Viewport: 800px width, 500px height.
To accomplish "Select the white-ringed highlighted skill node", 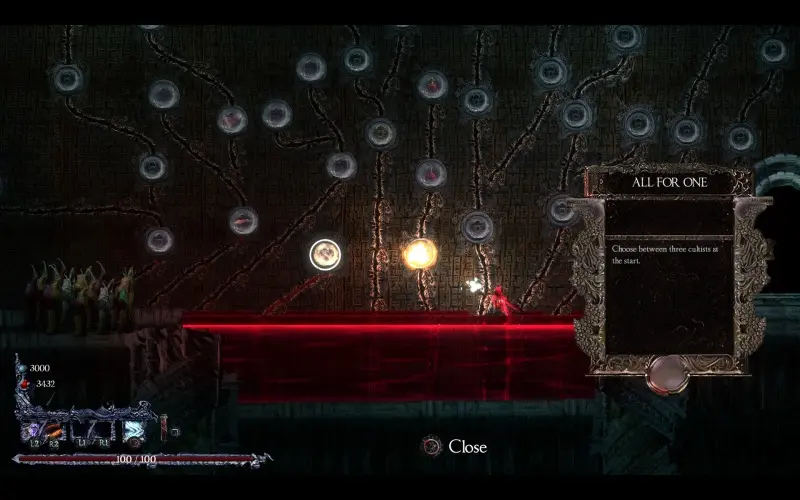I will (325, 256).
